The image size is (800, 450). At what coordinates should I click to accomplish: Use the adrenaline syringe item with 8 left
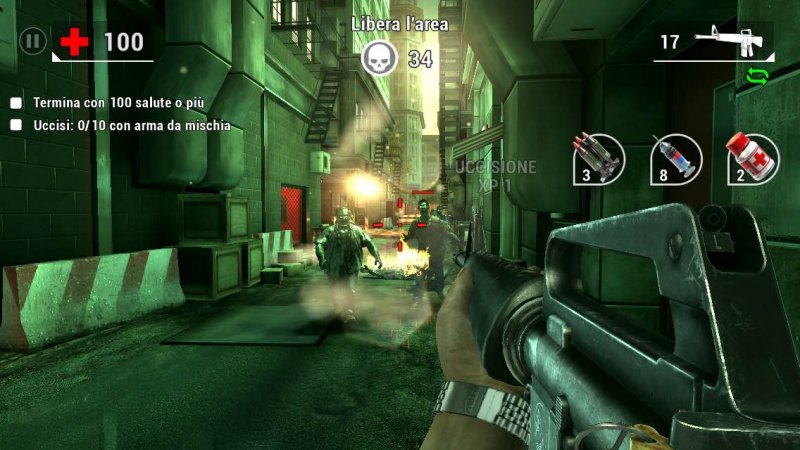[674, 158]
